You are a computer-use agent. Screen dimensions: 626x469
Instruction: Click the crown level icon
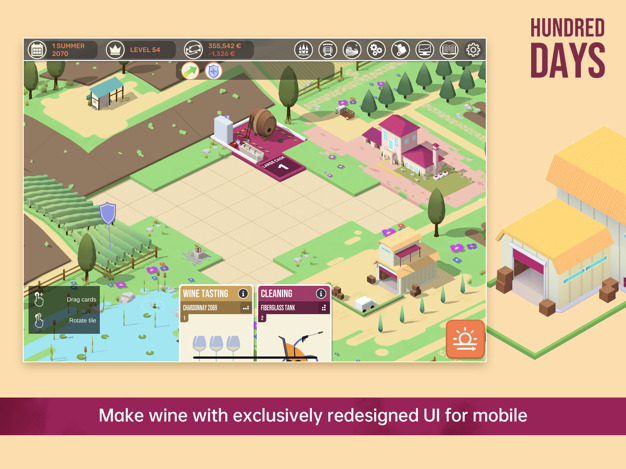click(115, 49)
